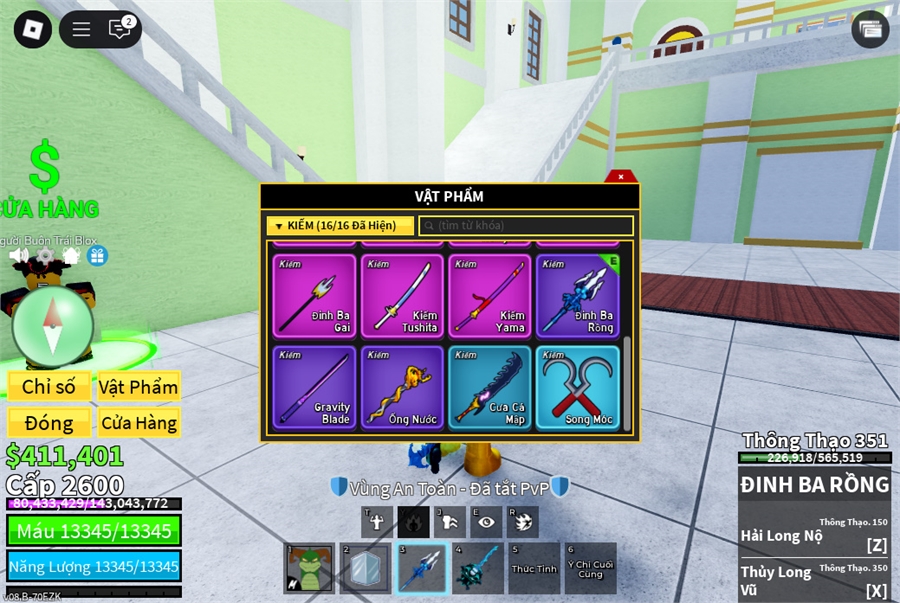
Task: Open the Roblox chat window
Action: [x=120, y=29]
